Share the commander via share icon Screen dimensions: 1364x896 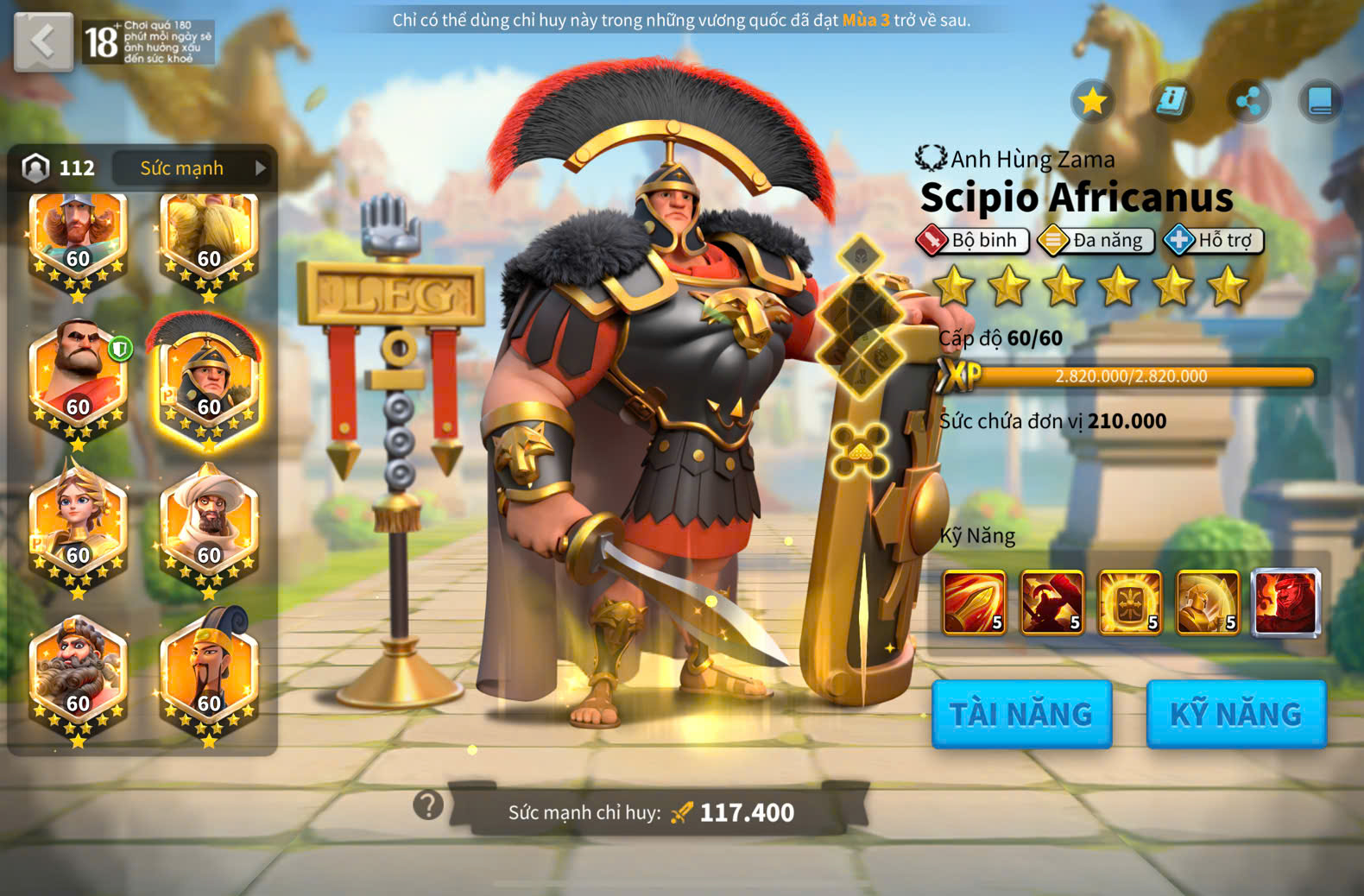pyautogui.click(x=1248, y=101)
